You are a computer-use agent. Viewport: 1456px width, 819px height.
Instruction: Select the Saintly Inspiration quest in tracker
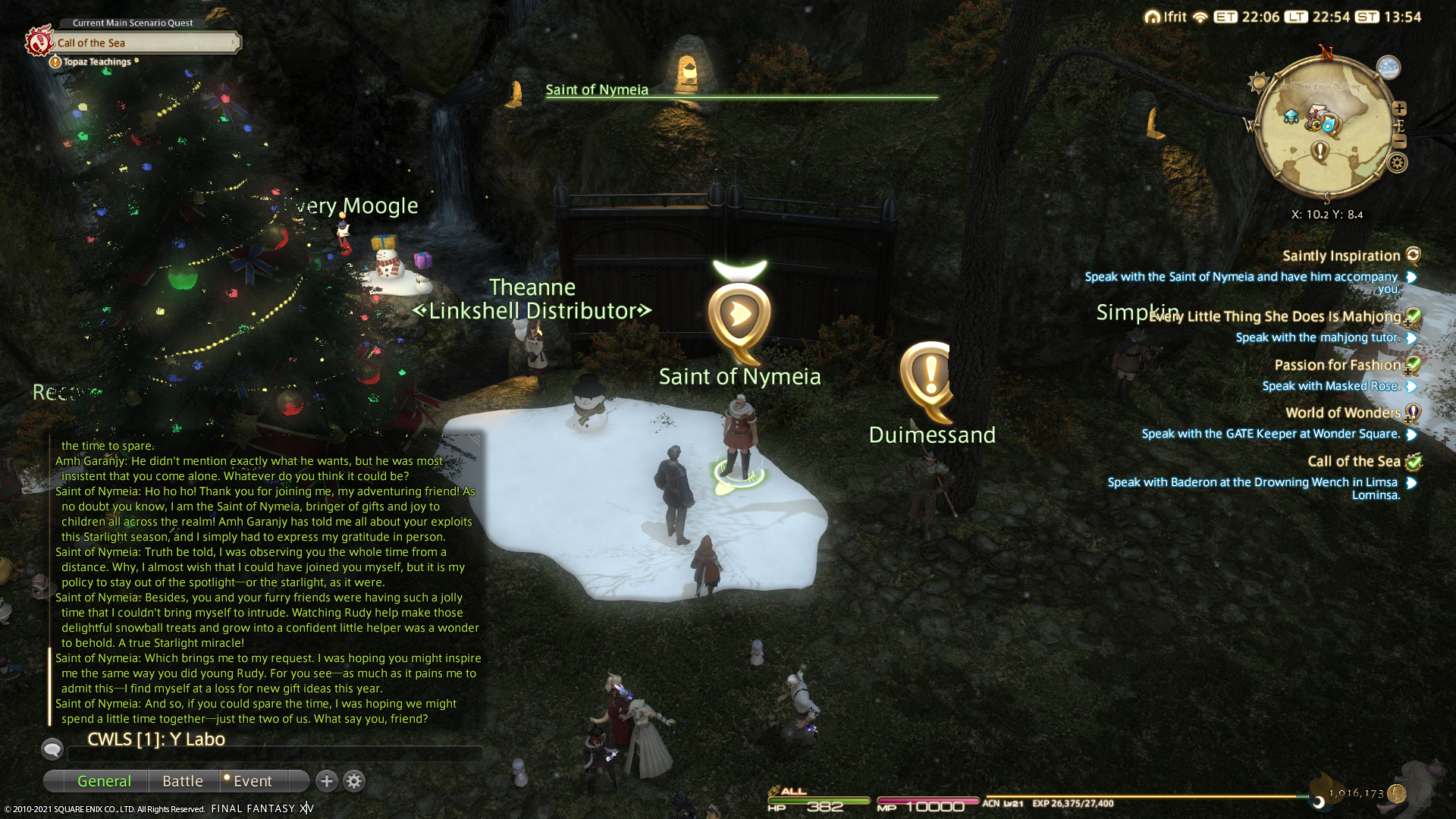point(1341,256)
